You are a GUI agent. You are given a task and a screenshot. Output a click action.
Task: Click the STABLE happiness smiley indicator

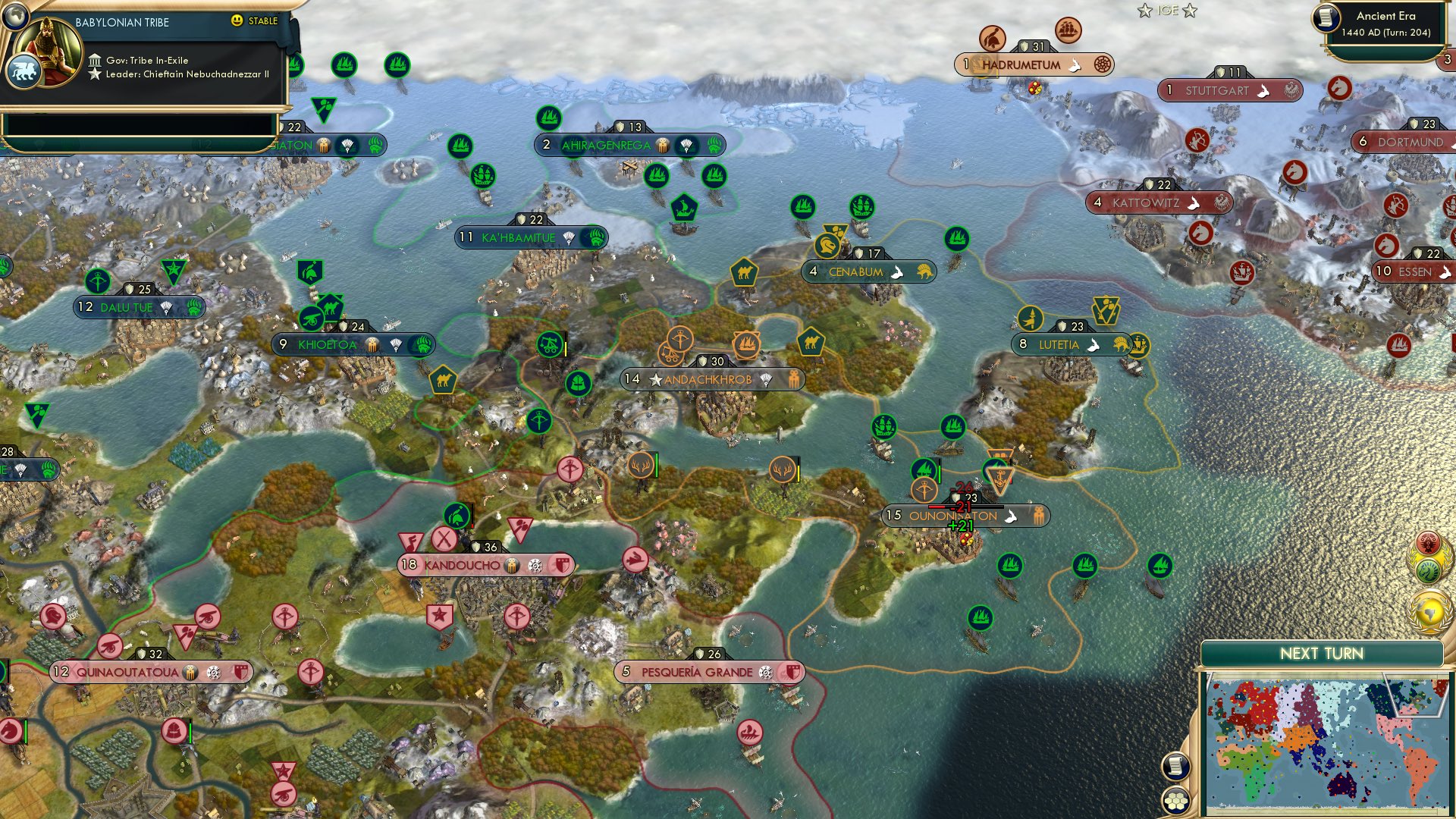point(238,22)
